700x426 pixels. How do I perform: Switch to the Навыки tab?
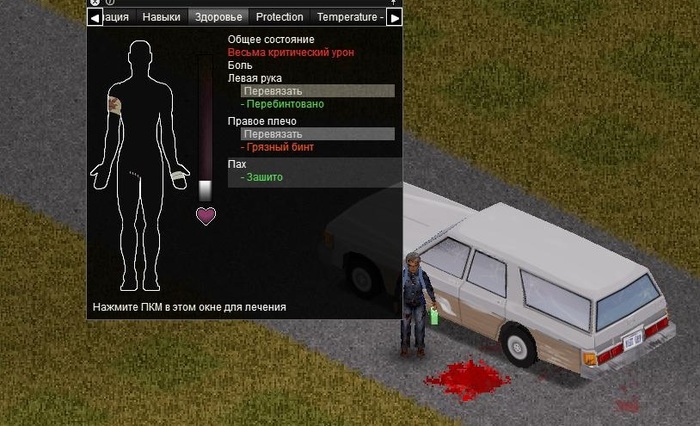(x=162, y=17)
